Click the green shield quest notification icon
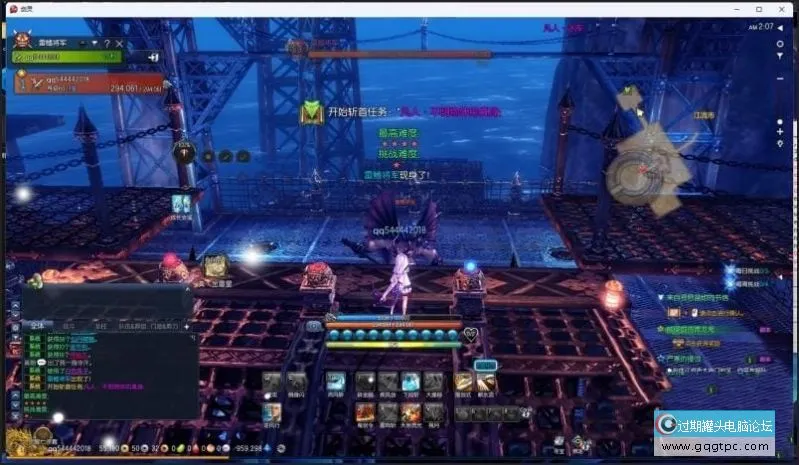Image resolution: width=799 pixels, height=465 pixels. [x=312, y=112]
